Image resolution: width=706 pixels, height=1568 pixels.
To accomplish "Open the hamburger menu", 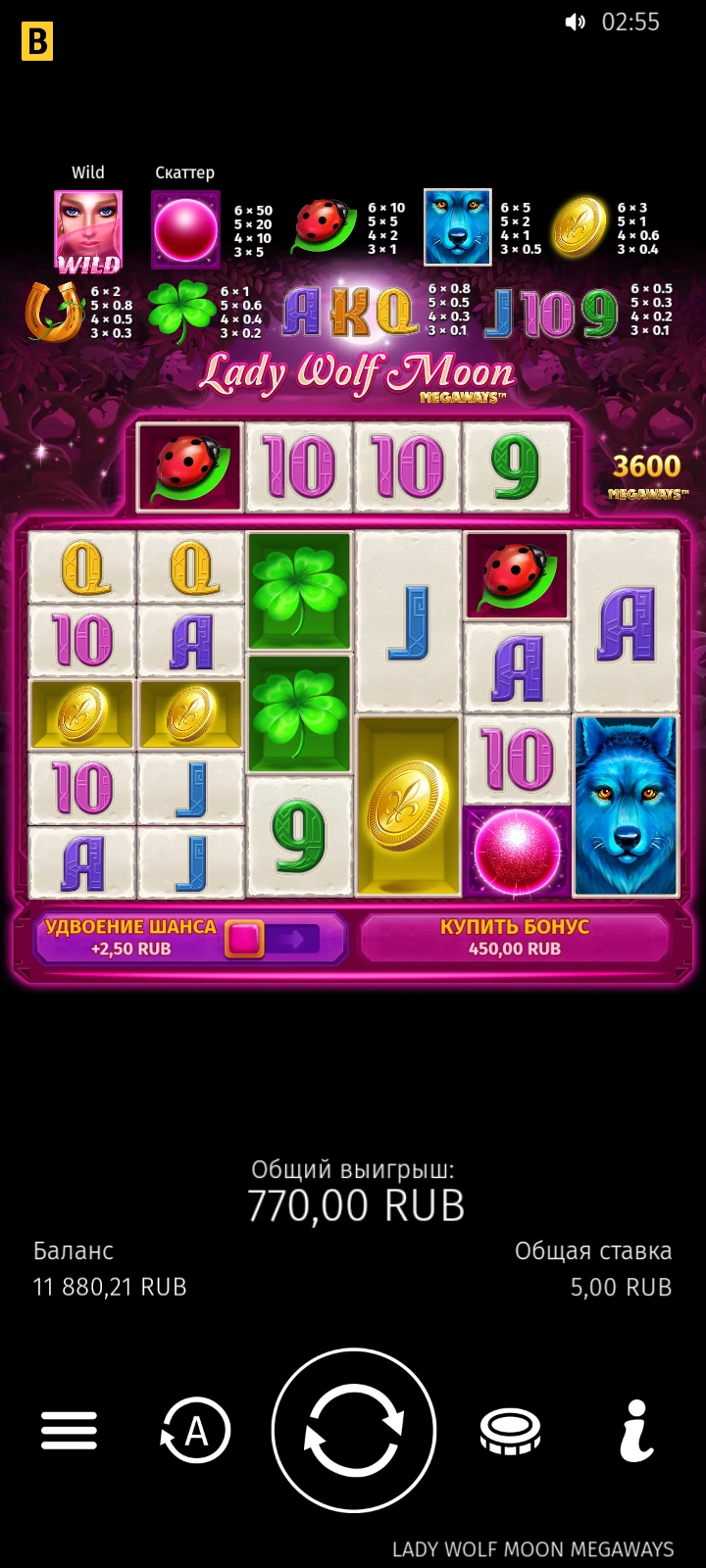I will click(69, 1431).
